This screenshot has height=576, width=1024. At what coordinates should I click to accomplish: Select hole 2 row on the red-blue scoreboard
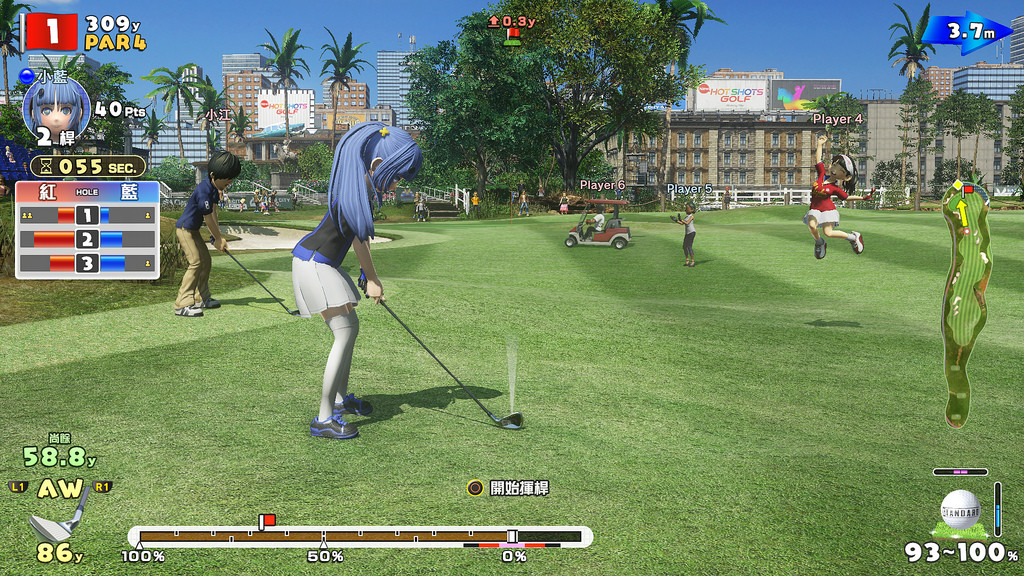[x=86, y=239]
